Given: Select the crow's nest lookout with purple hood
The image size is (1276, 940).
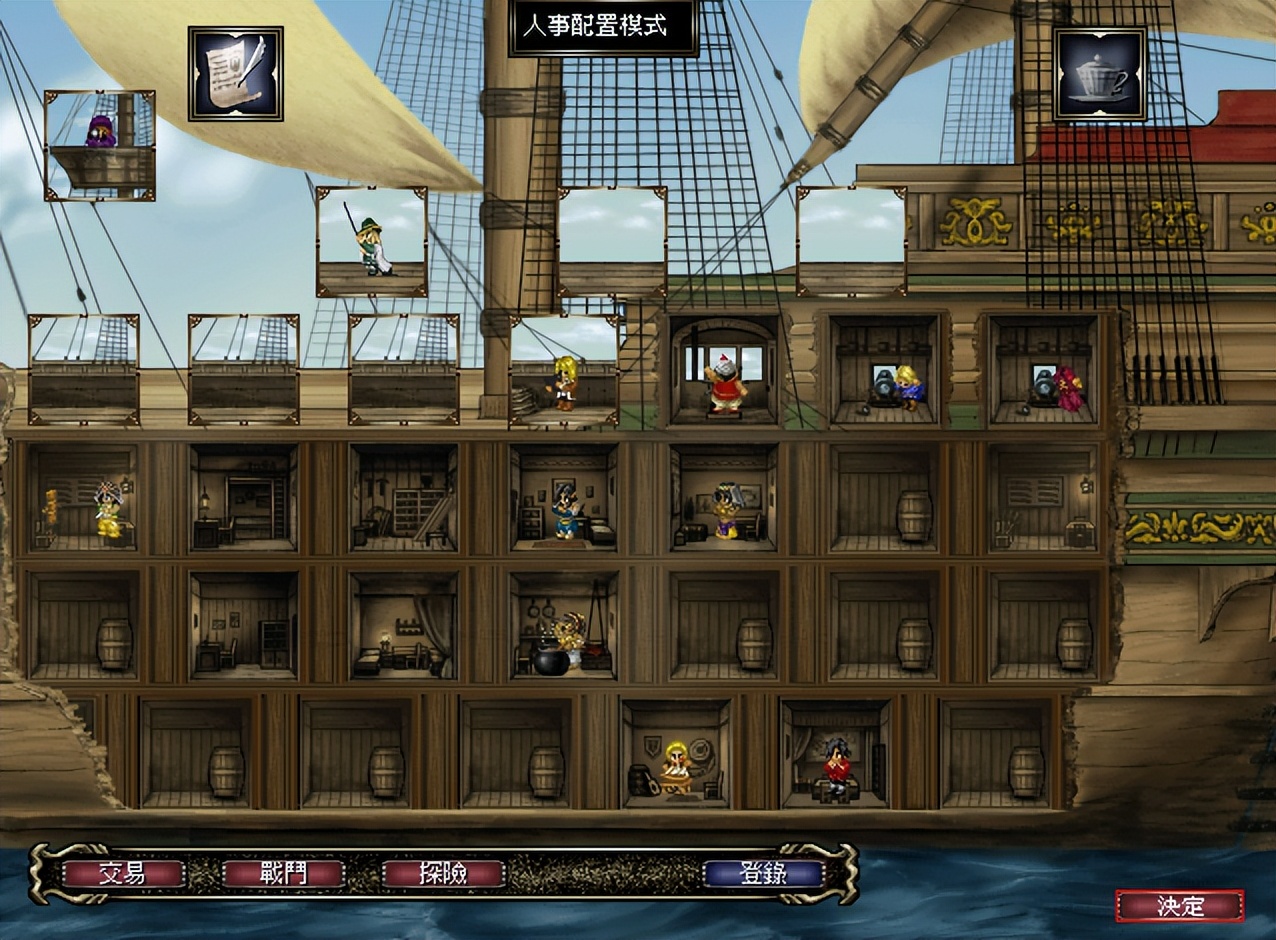Looking at the screenshot, I should click(x=100, y=145).
